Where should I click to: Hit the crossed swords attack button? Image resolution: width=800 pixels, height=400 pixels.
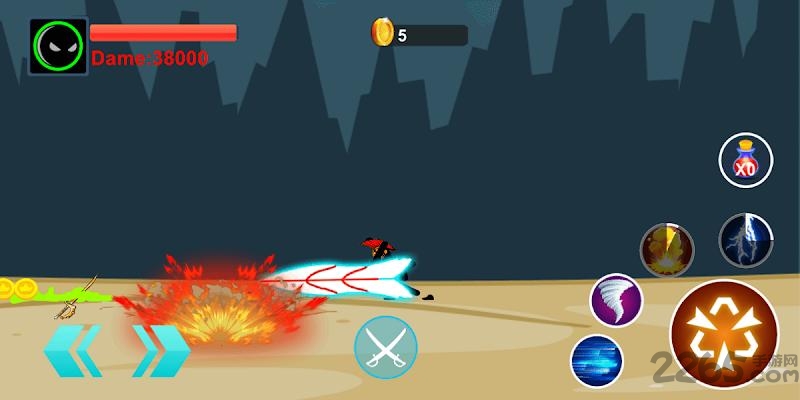tap(385, 347)
